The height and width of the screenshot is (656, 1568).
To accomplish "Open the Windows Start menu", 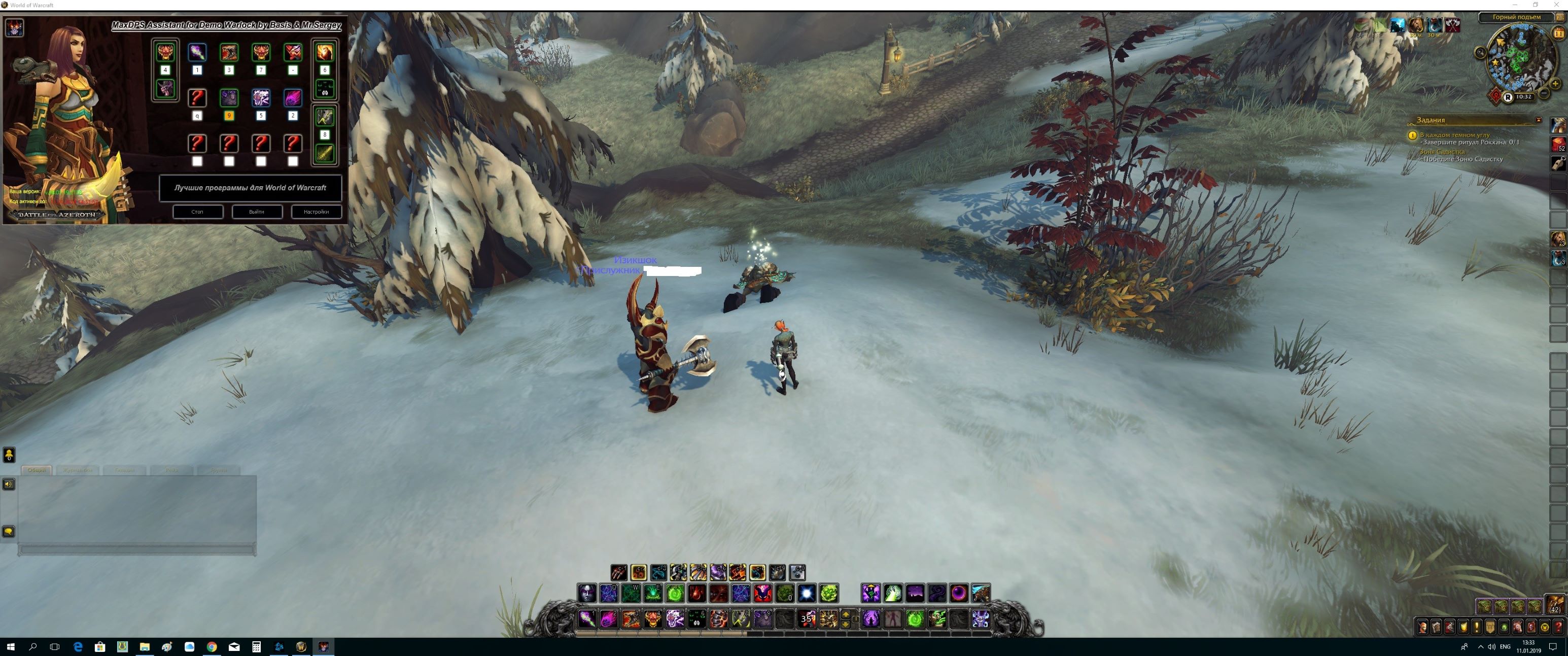I will (x=10, y=647).
